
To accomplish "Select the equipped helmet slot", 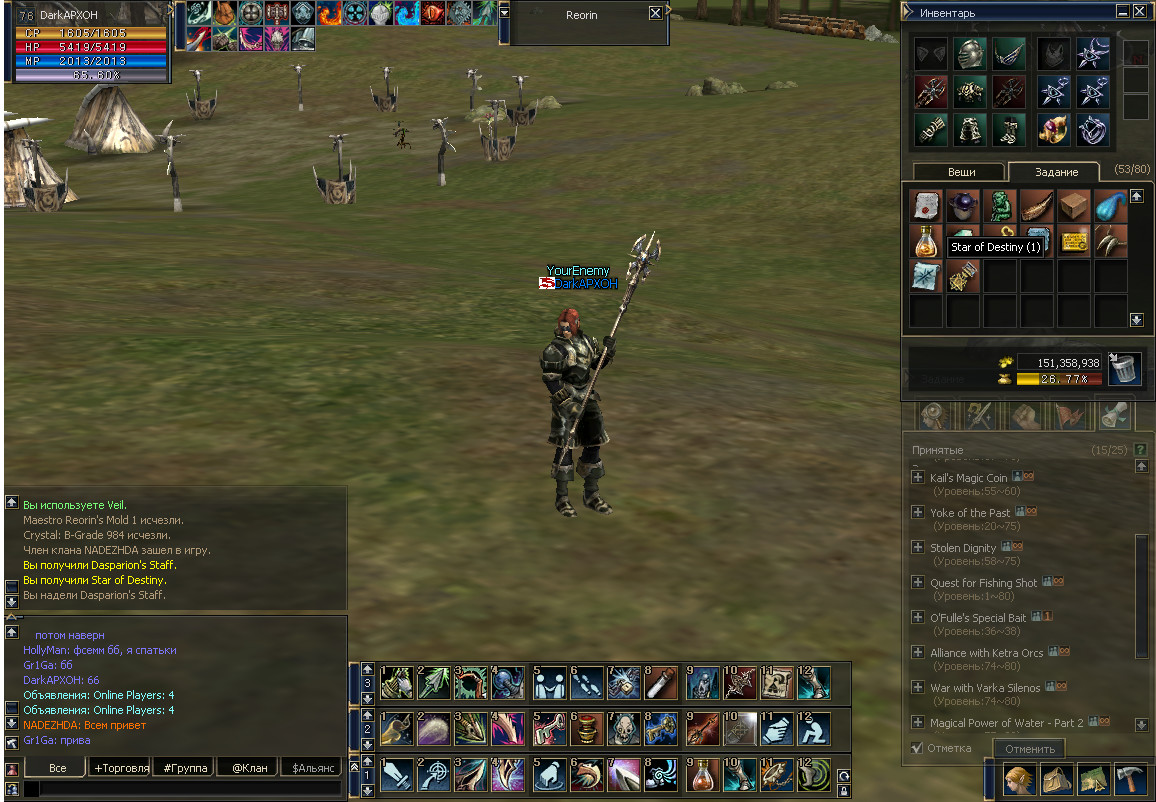I will (x=970, y=54).
